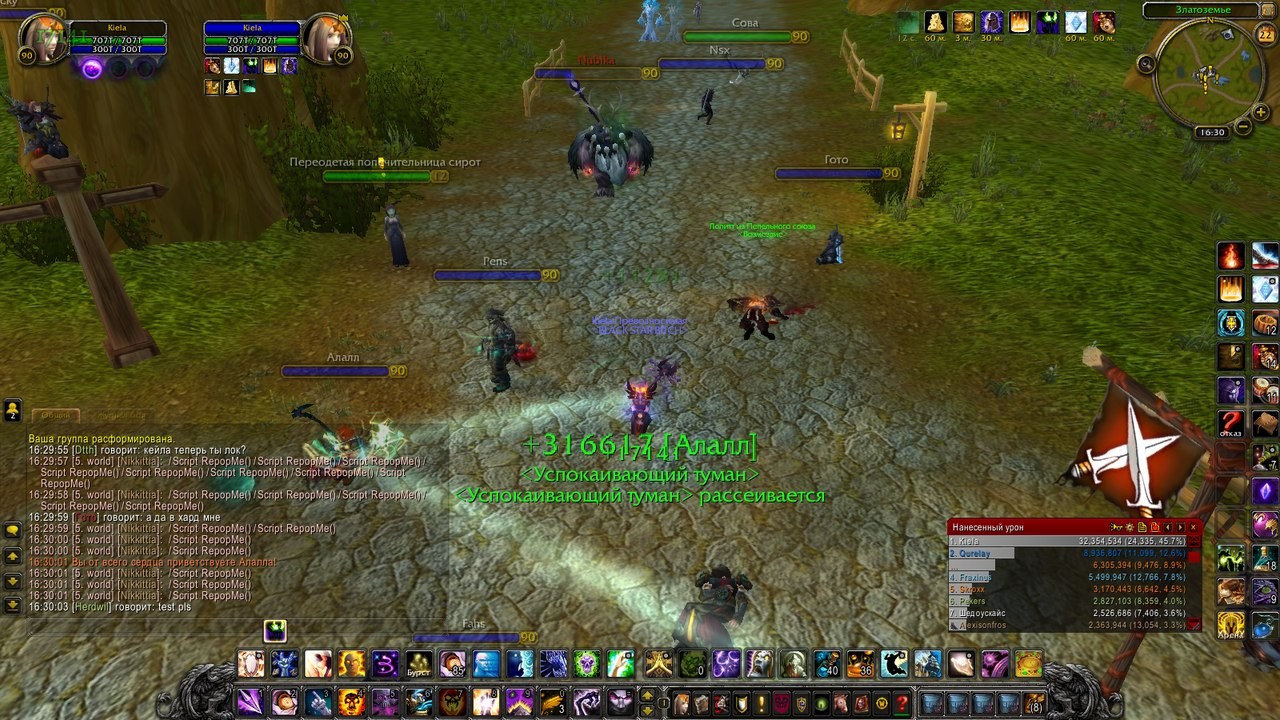Activate the Арена helmet icon ability

[1231, 626]
